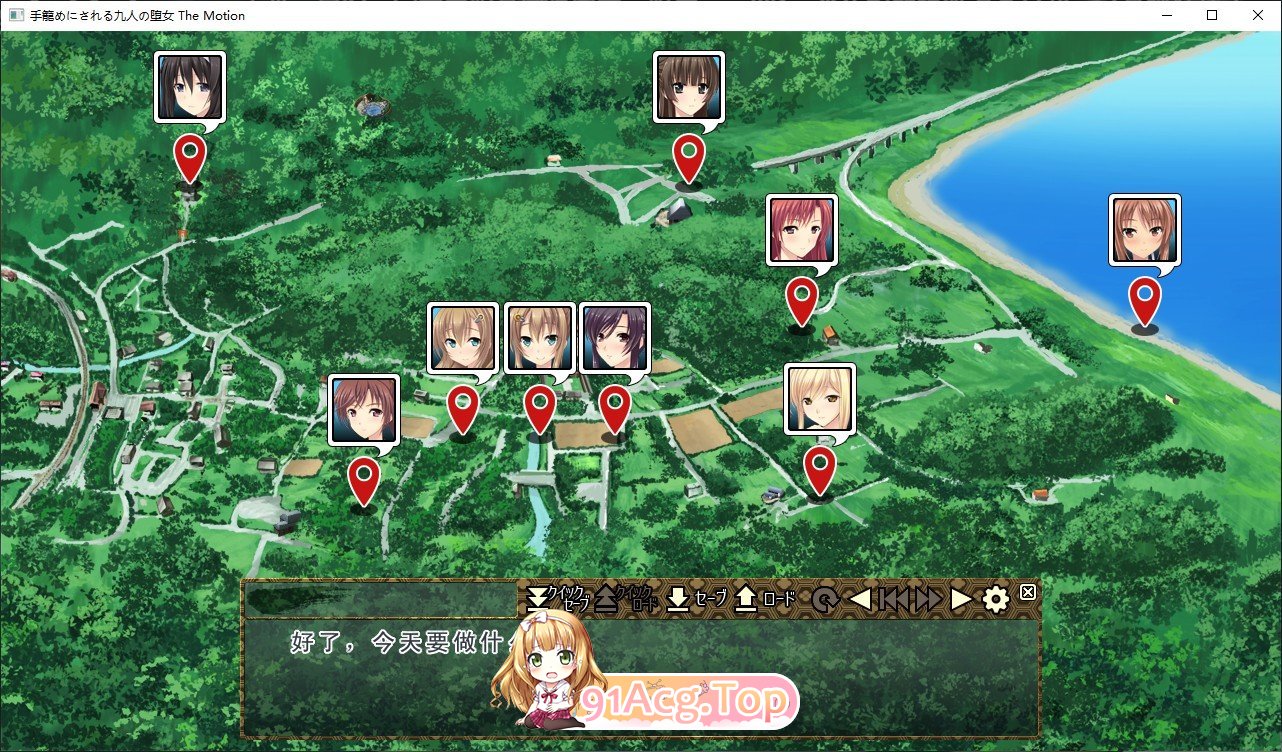Screen dimensions: 1282x752
Task: Hide the message window with the X box
Action: (1026, 591)
